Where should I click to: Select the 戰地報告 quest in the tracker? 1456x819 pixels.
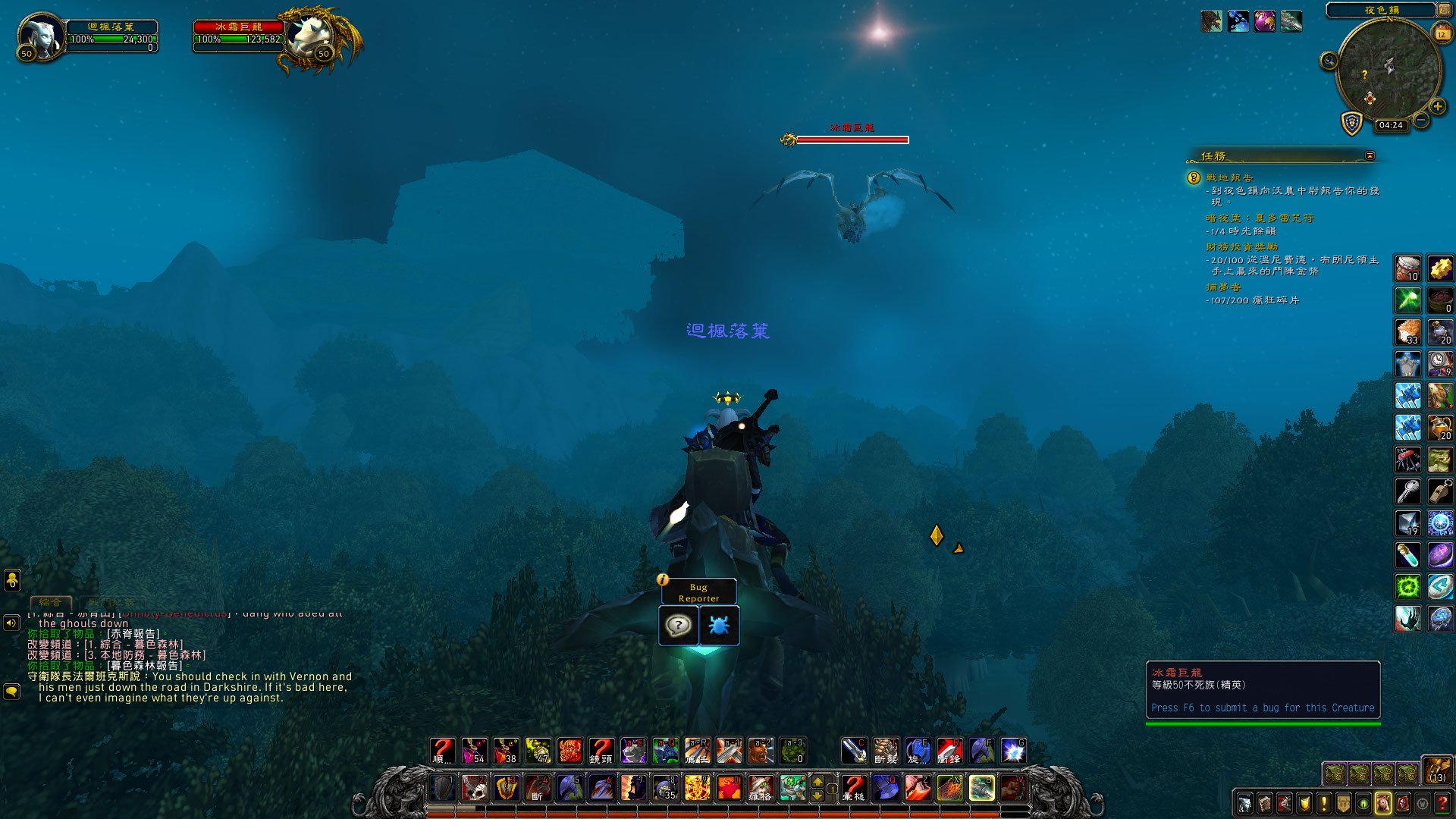[1229, 177]
